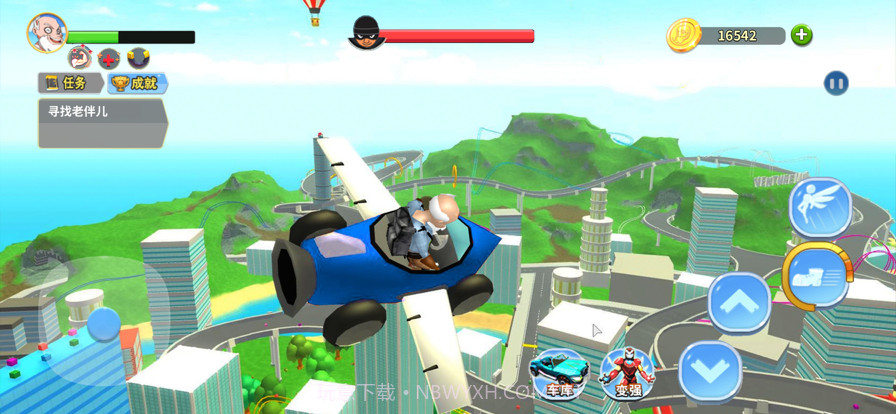
Task: Open the 变强 power-up menu
Action: [x=627, y=372]
